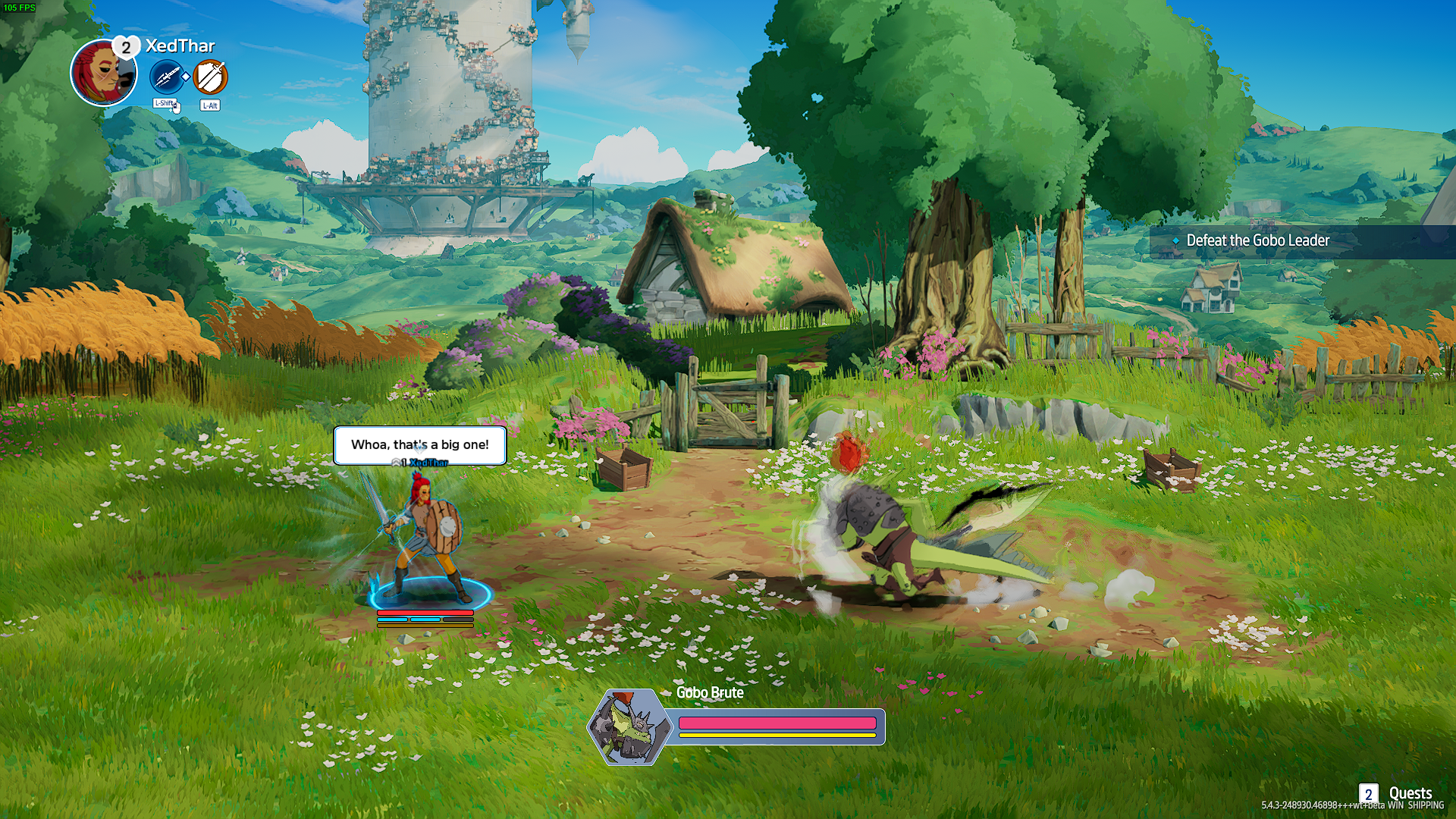Click XedThar's character portrait
Viewport: 1456px width, 819px height.
102,74
